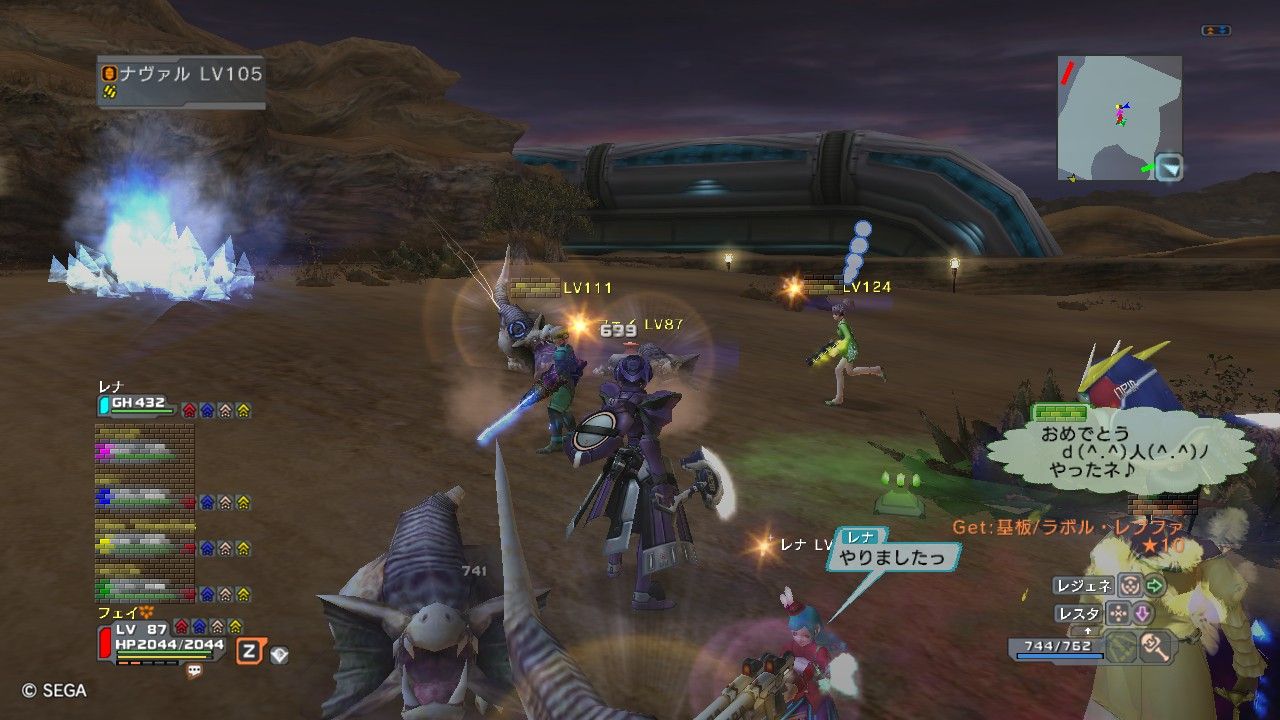The height and width of the screenshot is (720, 1280).
Task: Click the small orange-and-blue status indicator
Action: click(x=1215, y=31)
